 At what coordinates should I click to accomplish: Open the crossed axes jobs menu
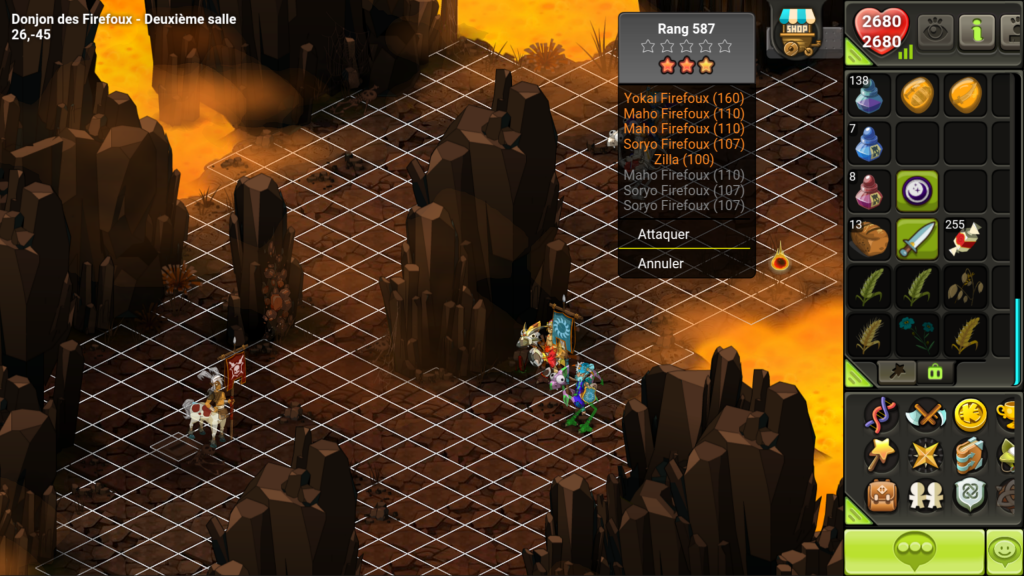pos(924,413)
